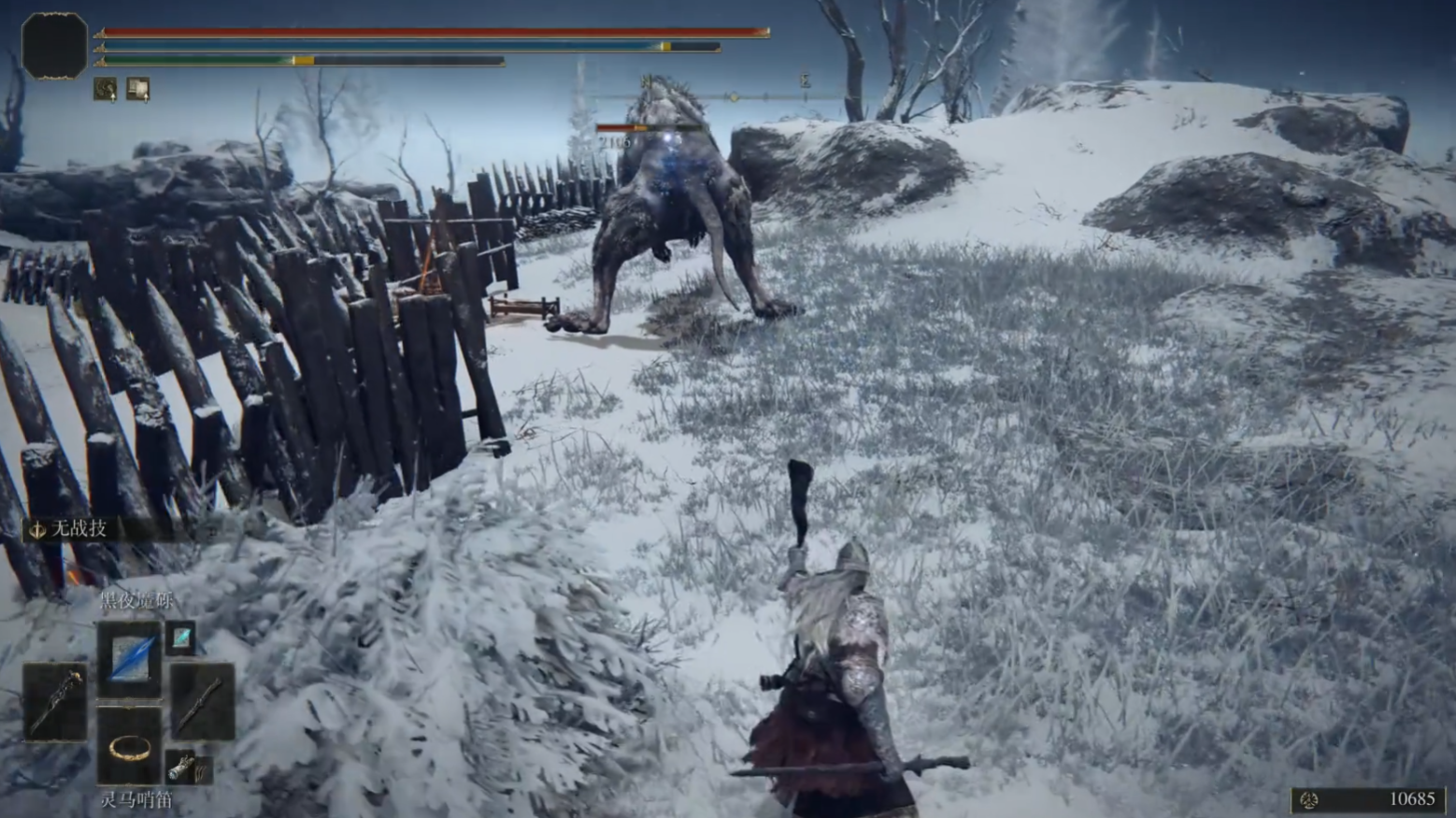Image resolution: width=1456 pixels, height=818 pixels.
Task: Select the blue shard spell slot
Action: tap(130, 658)
